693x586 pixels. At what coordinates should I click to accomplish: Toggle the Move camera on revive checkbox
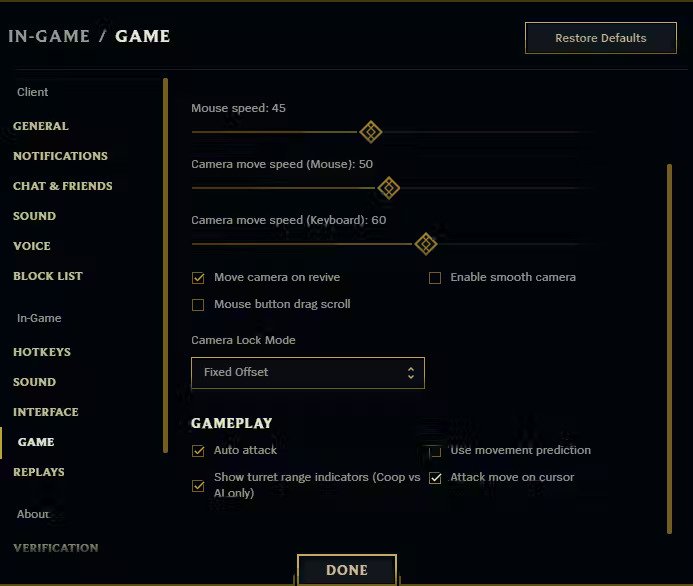coord(198,278)
